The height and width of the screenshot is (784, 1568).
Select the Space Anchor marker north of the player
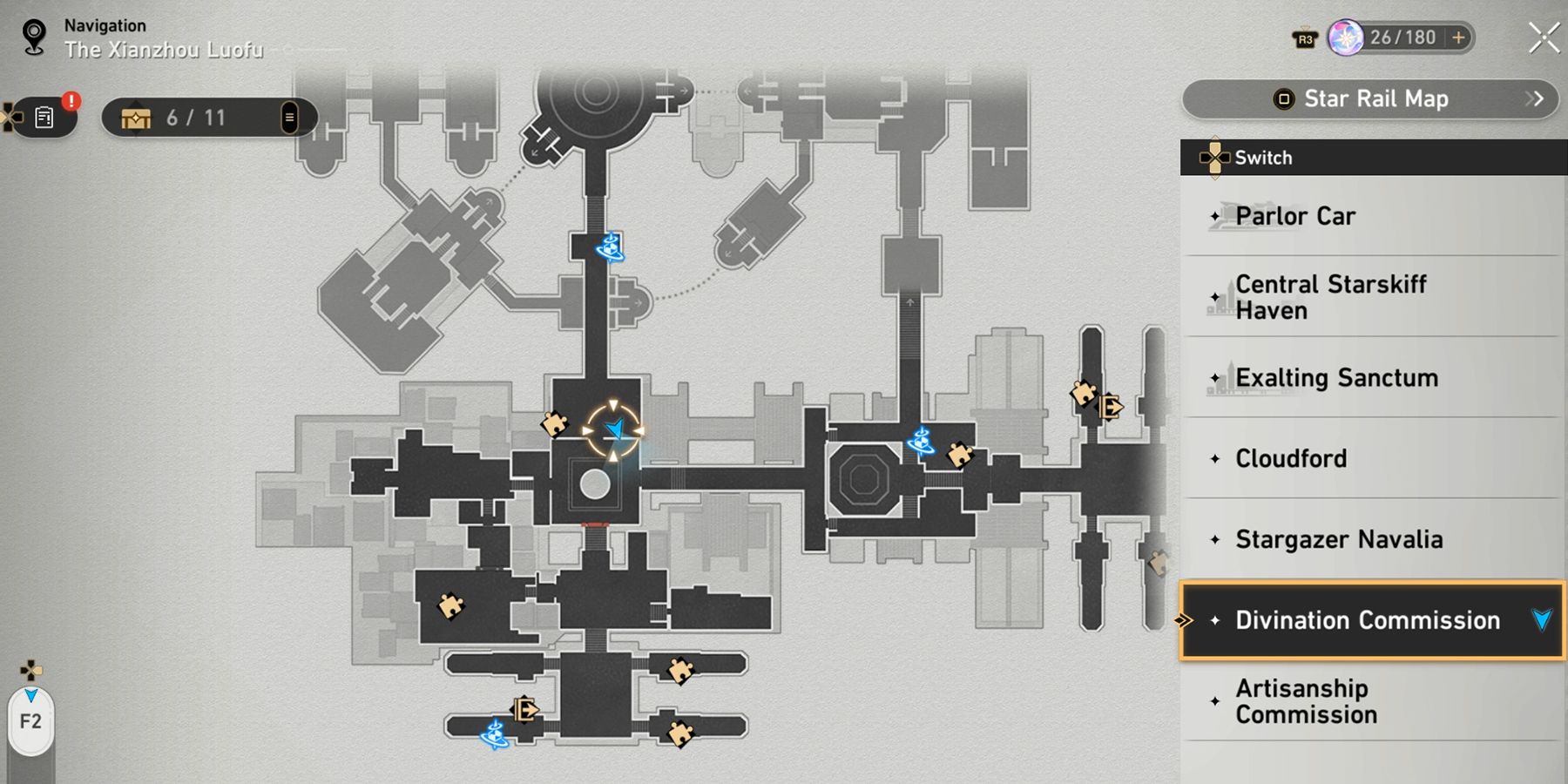(x=611, y=247)
